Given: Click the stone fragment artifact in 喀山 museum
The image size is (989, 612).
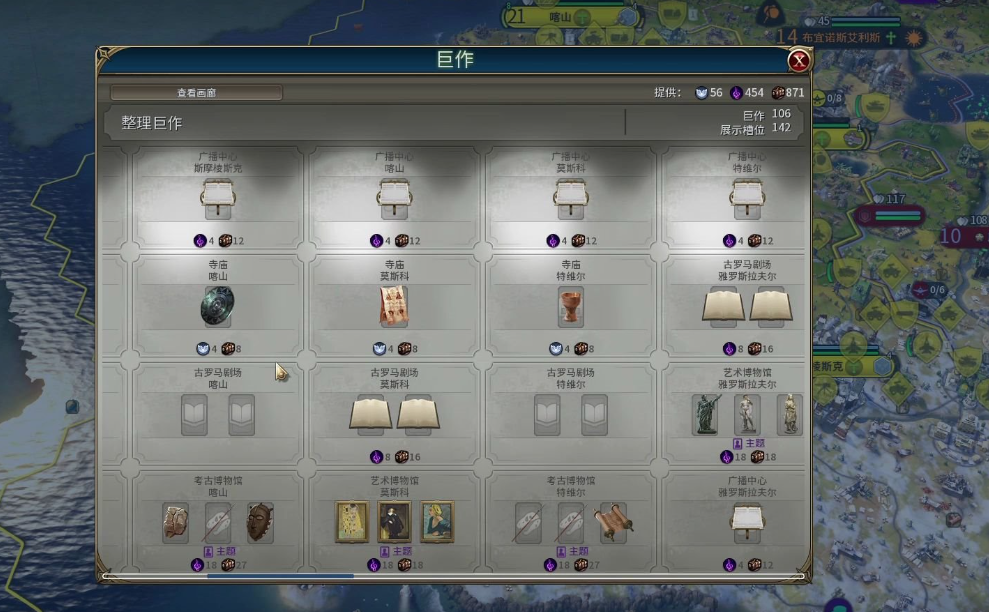Looking at the screenshot, I should (175, 522).
